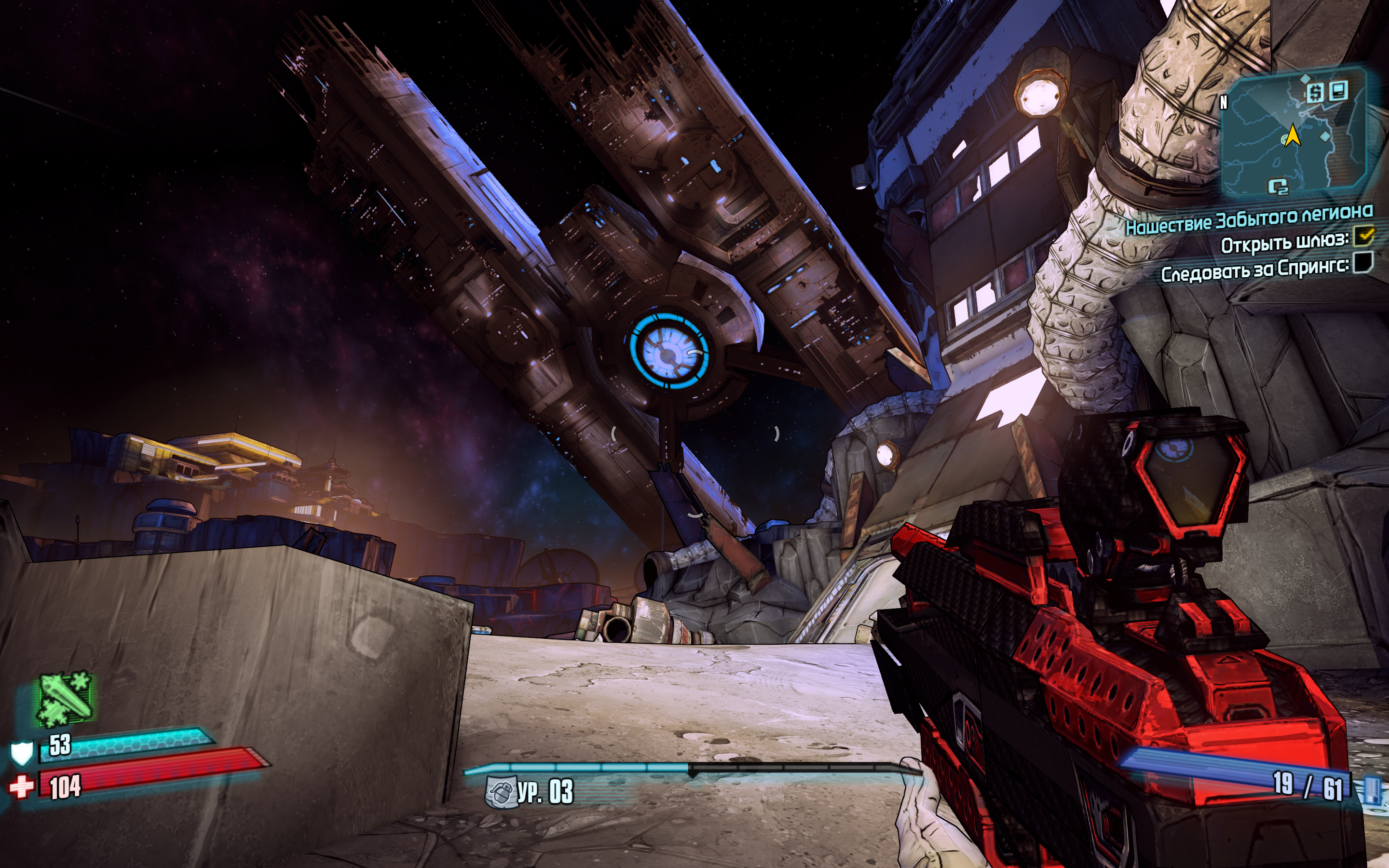Screen dimensions: 1389x868
Task: Click the yellow player arrow on the minimap
Action: tap(1293, 136)
